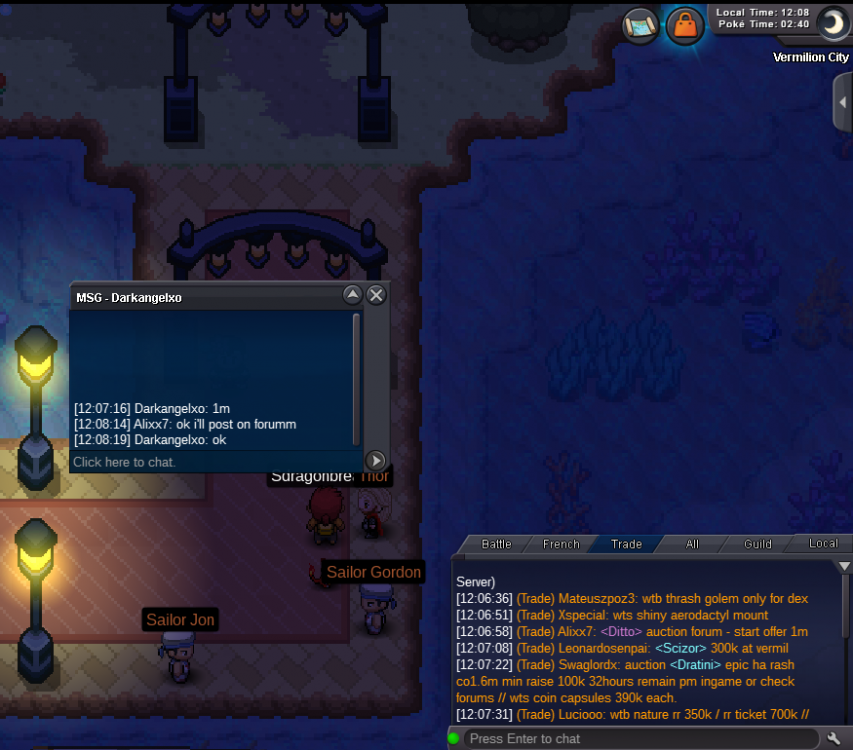Click the moon day-night icon
853x750 pixels.
point(832,22)
